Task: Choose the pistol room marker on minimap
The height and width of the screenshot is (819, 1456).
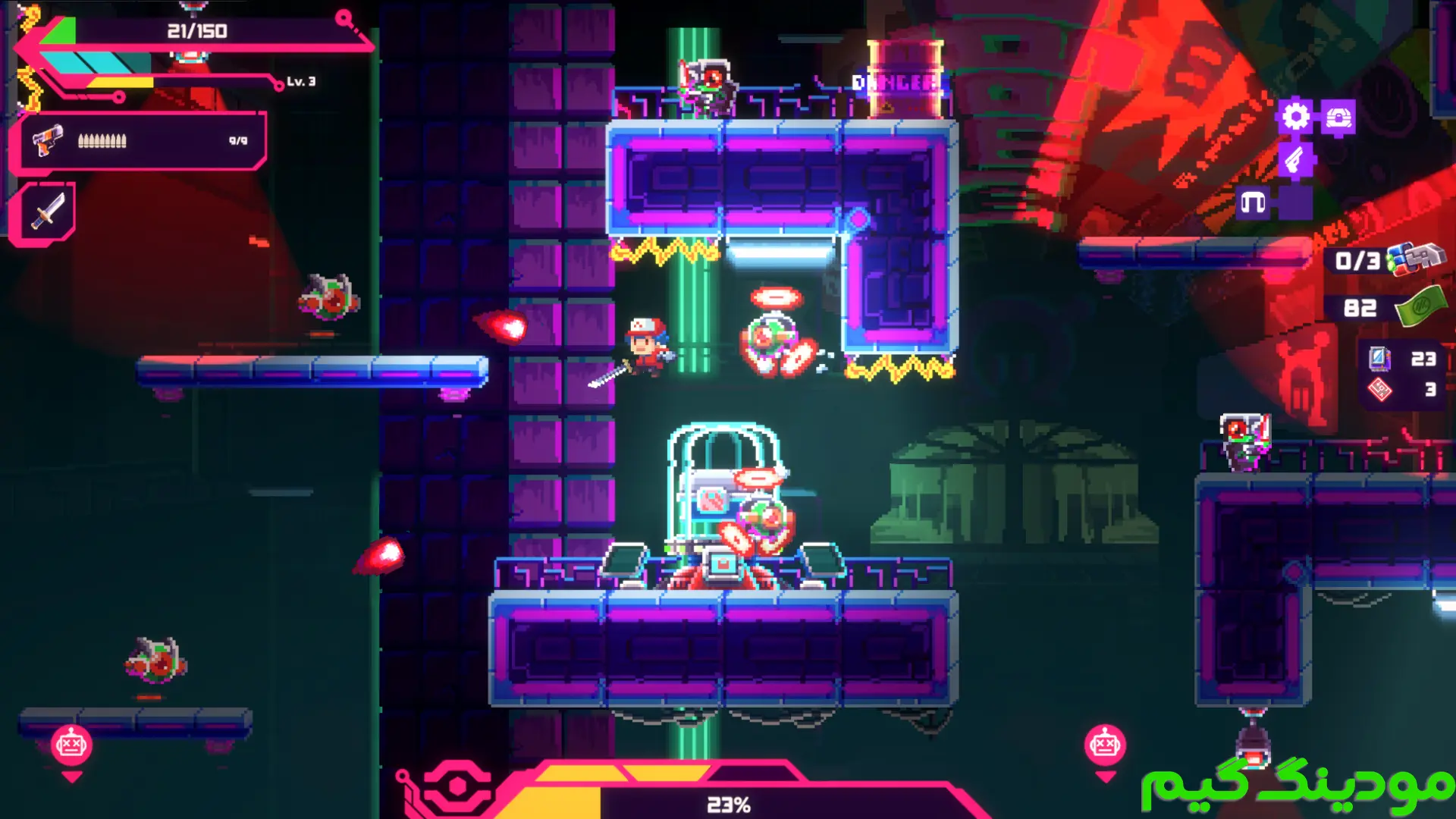Action: point(1295,160)
